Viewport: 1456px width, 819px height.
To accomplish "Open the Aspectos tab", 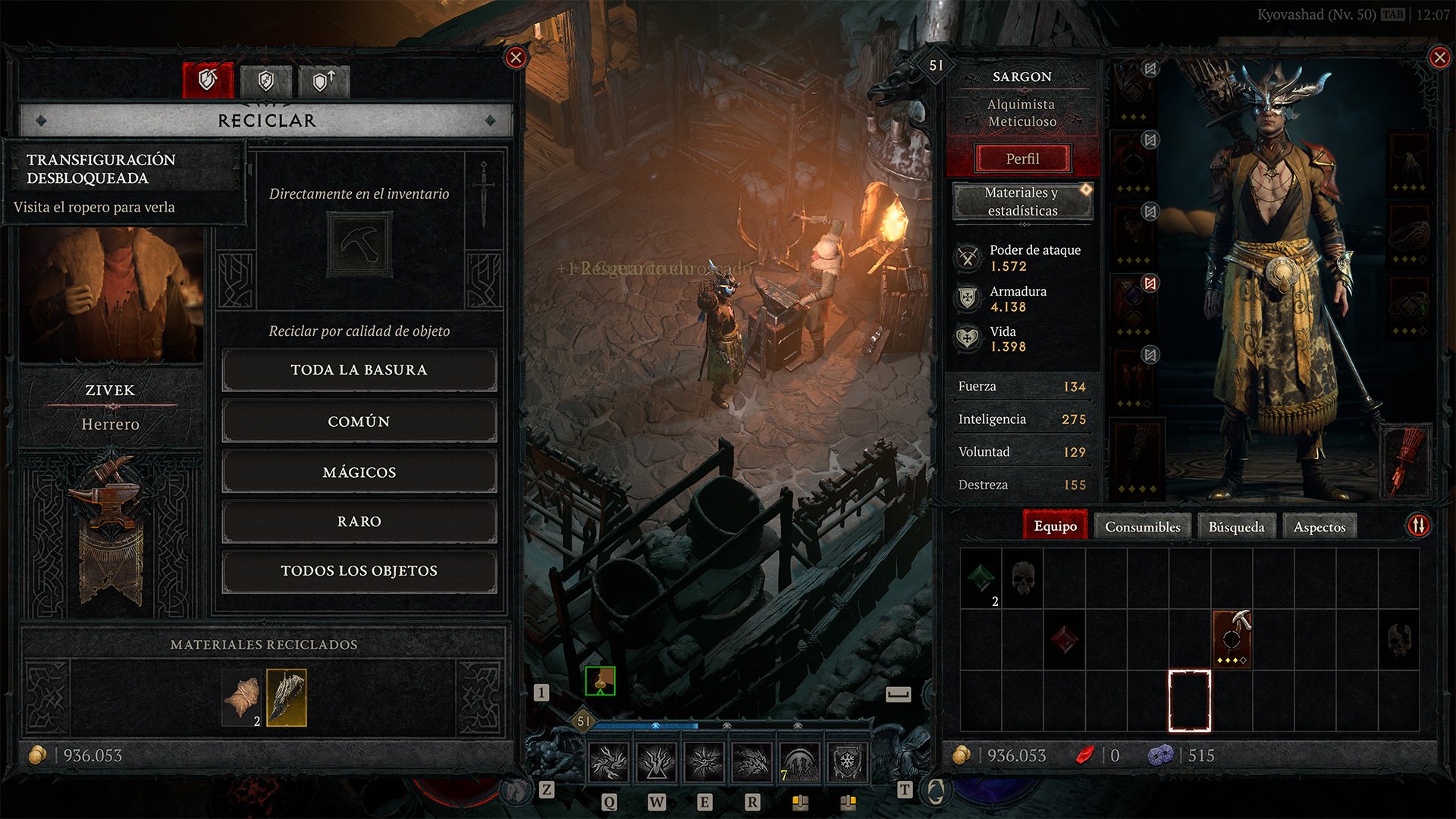I will [x=1319, y=526].
